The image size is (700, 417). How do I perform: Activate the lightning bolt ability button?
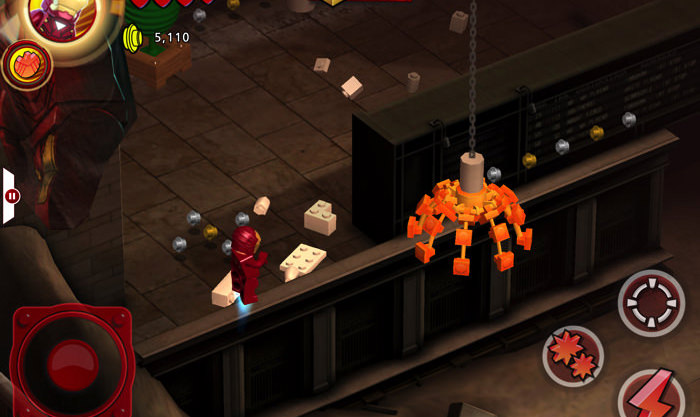(x=653, y=395)
